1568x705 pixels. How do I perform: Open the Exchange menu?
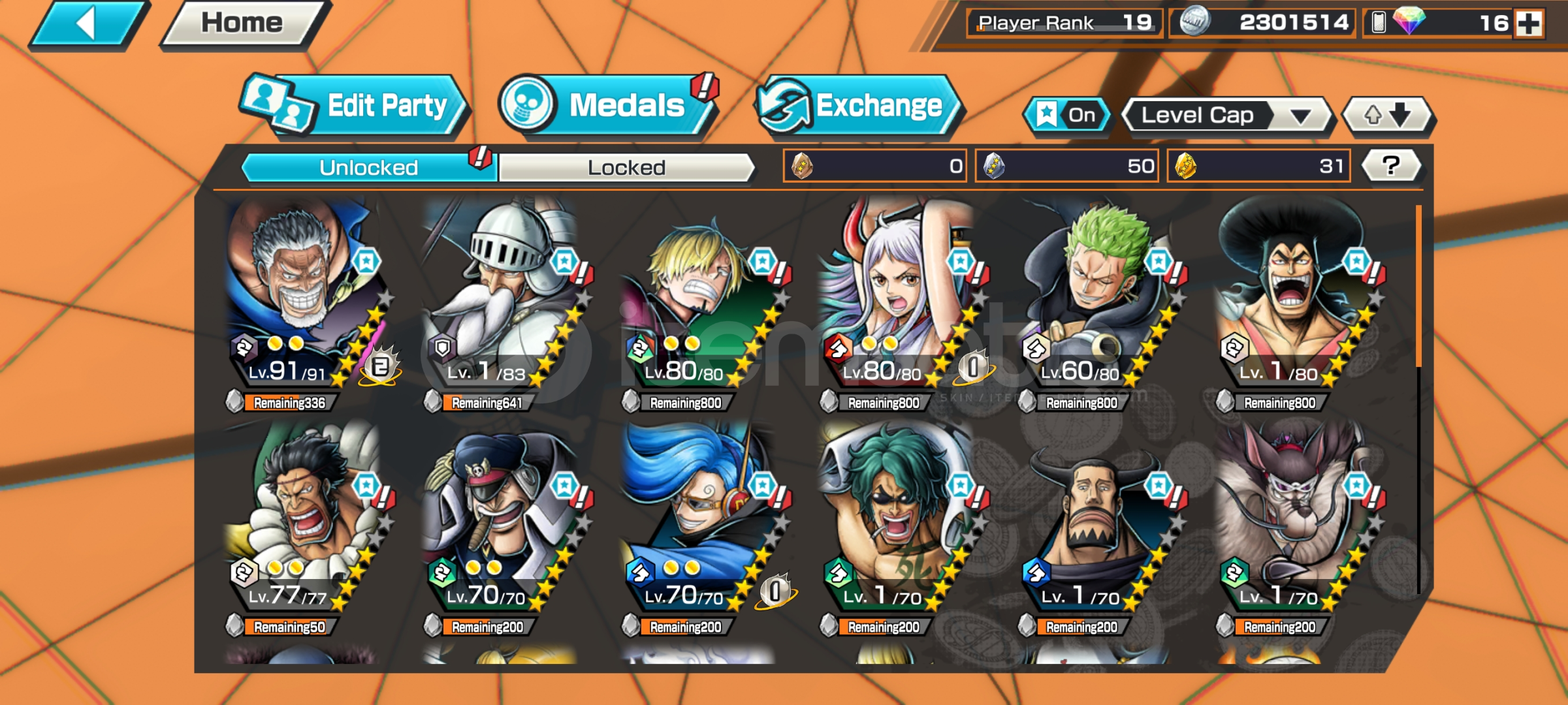click(857, 106)
